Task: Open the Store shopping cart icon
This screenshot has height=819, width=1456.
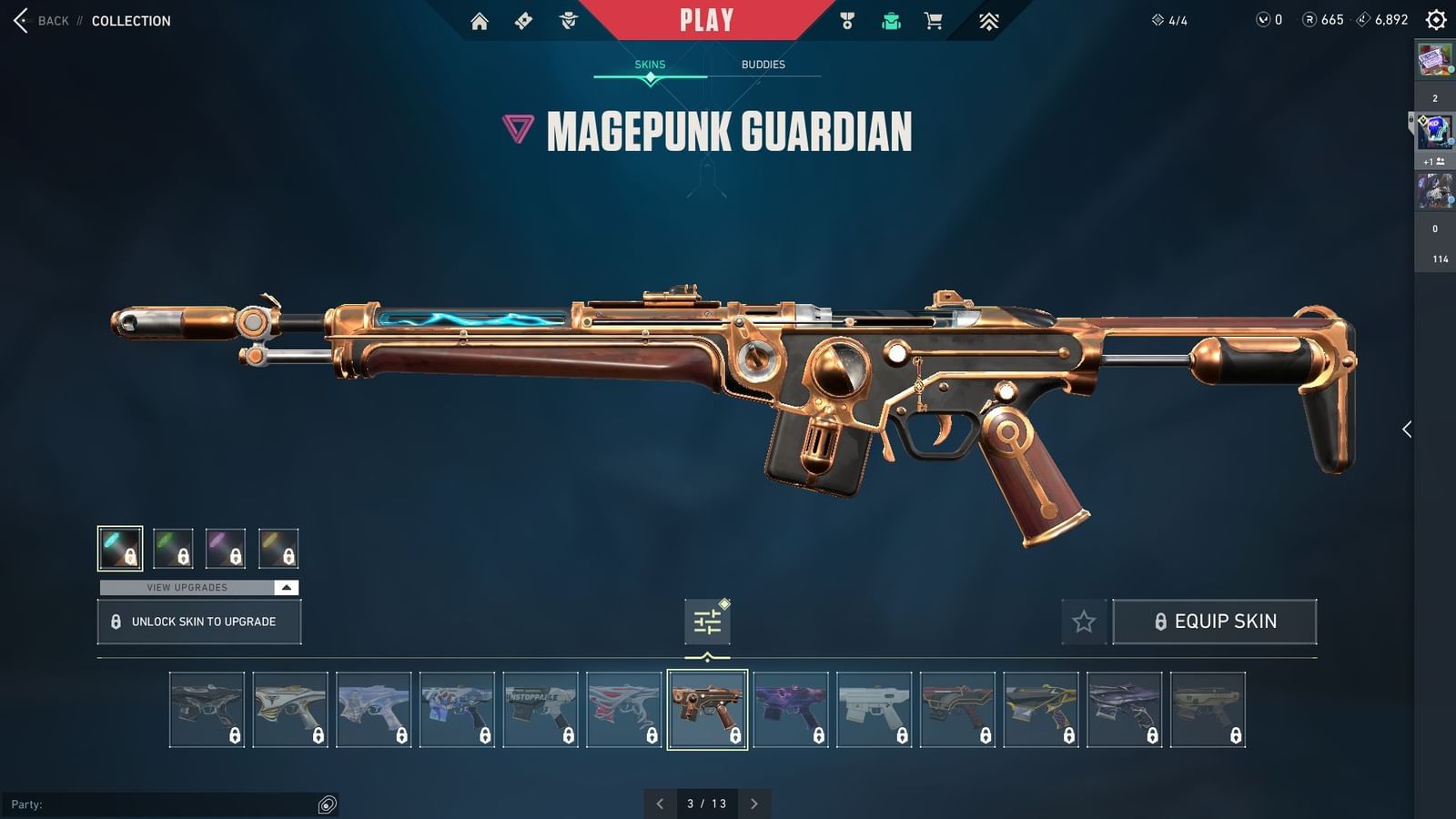Action: (x=934, y=20)
